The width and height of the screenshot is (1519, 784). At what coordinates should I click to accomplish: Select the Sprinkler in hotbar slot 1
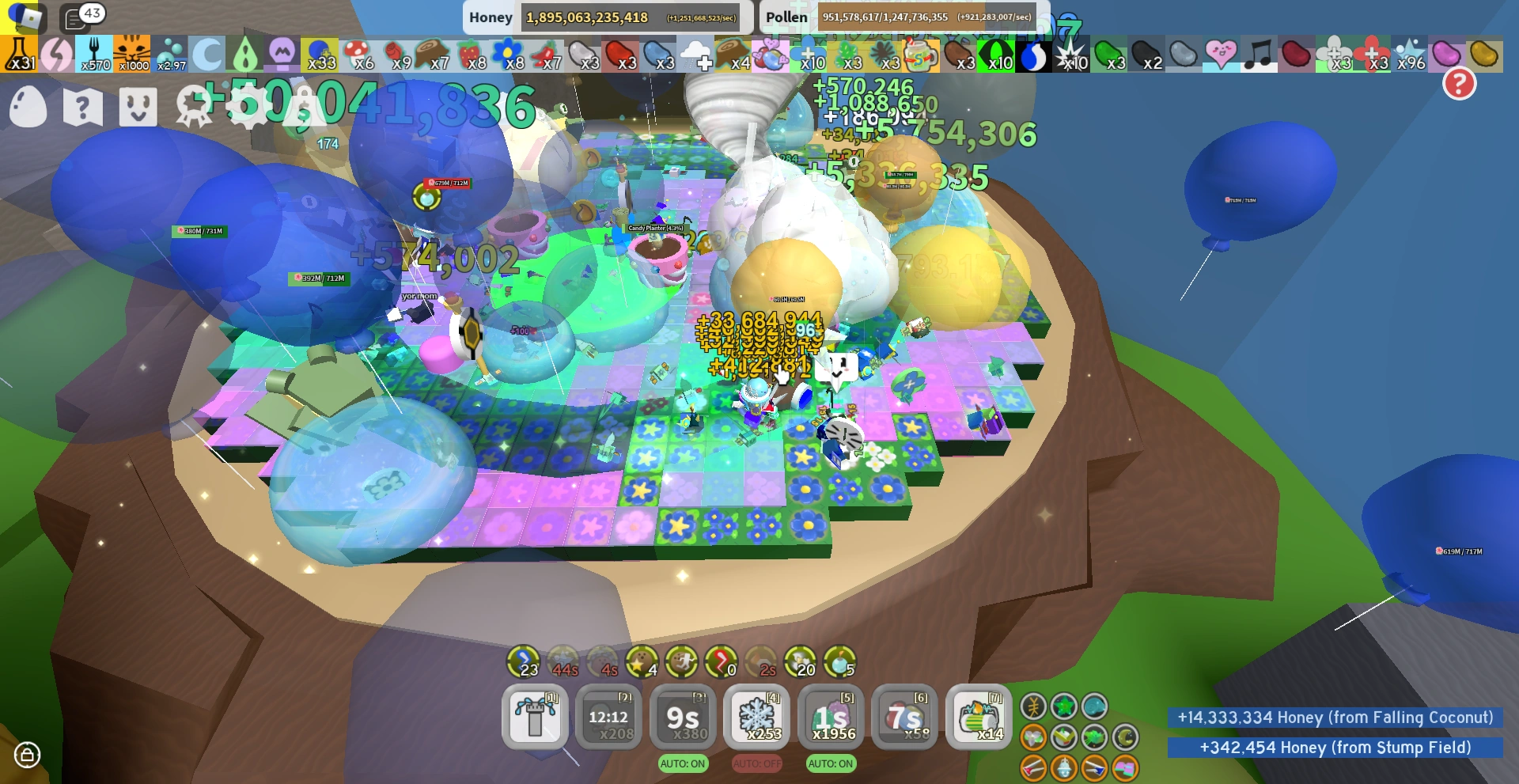(536, 718)
